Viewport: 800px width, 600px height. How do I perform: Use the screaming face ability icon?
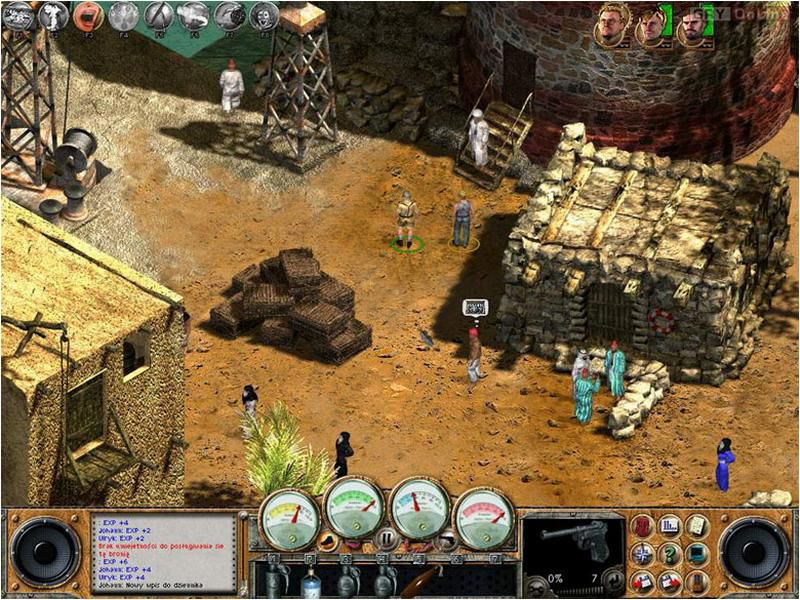tap(264, 15)
